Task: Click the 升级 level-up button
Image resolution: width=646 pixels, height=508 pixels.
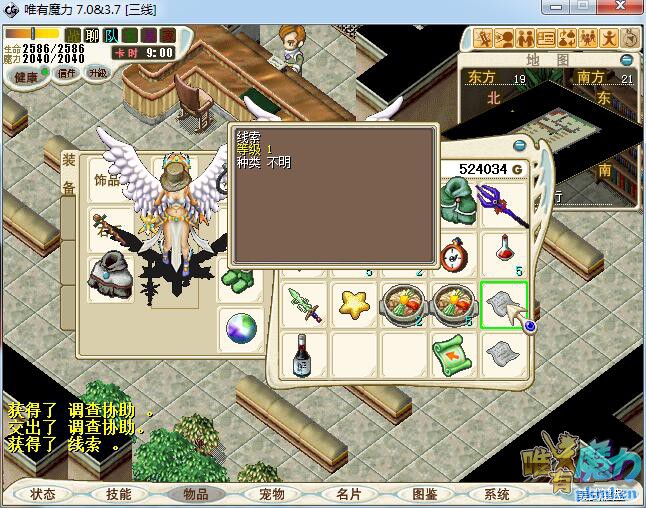Action: click(x=97, y=73)
